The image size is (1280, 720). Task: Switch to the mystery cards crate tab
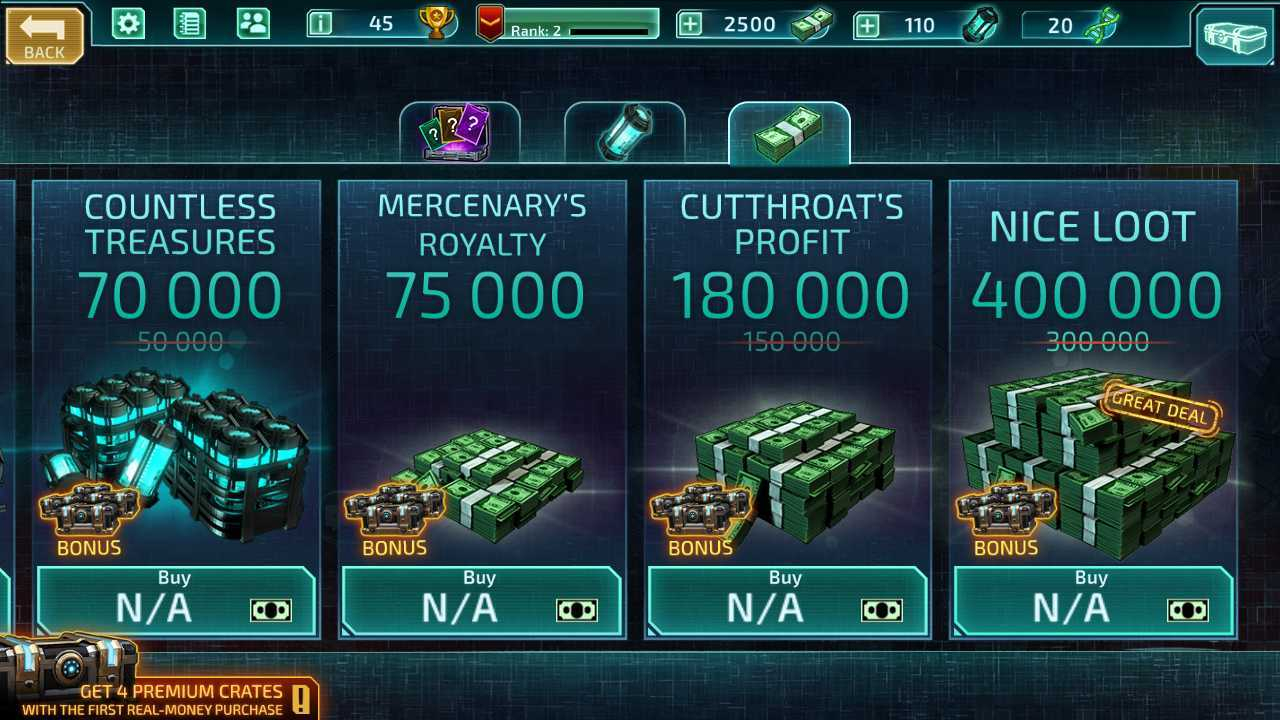[459, 133]
